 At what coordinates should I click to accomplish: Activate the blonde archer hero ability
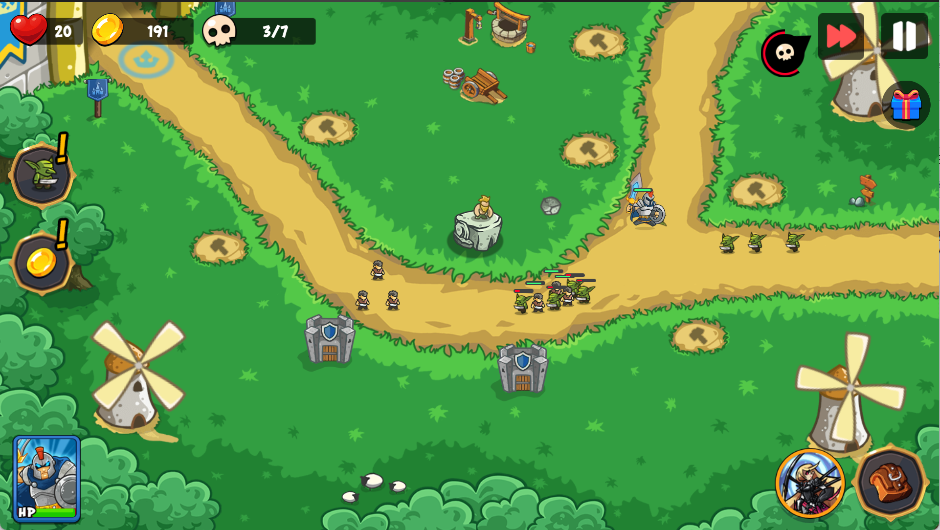(810, 483)
